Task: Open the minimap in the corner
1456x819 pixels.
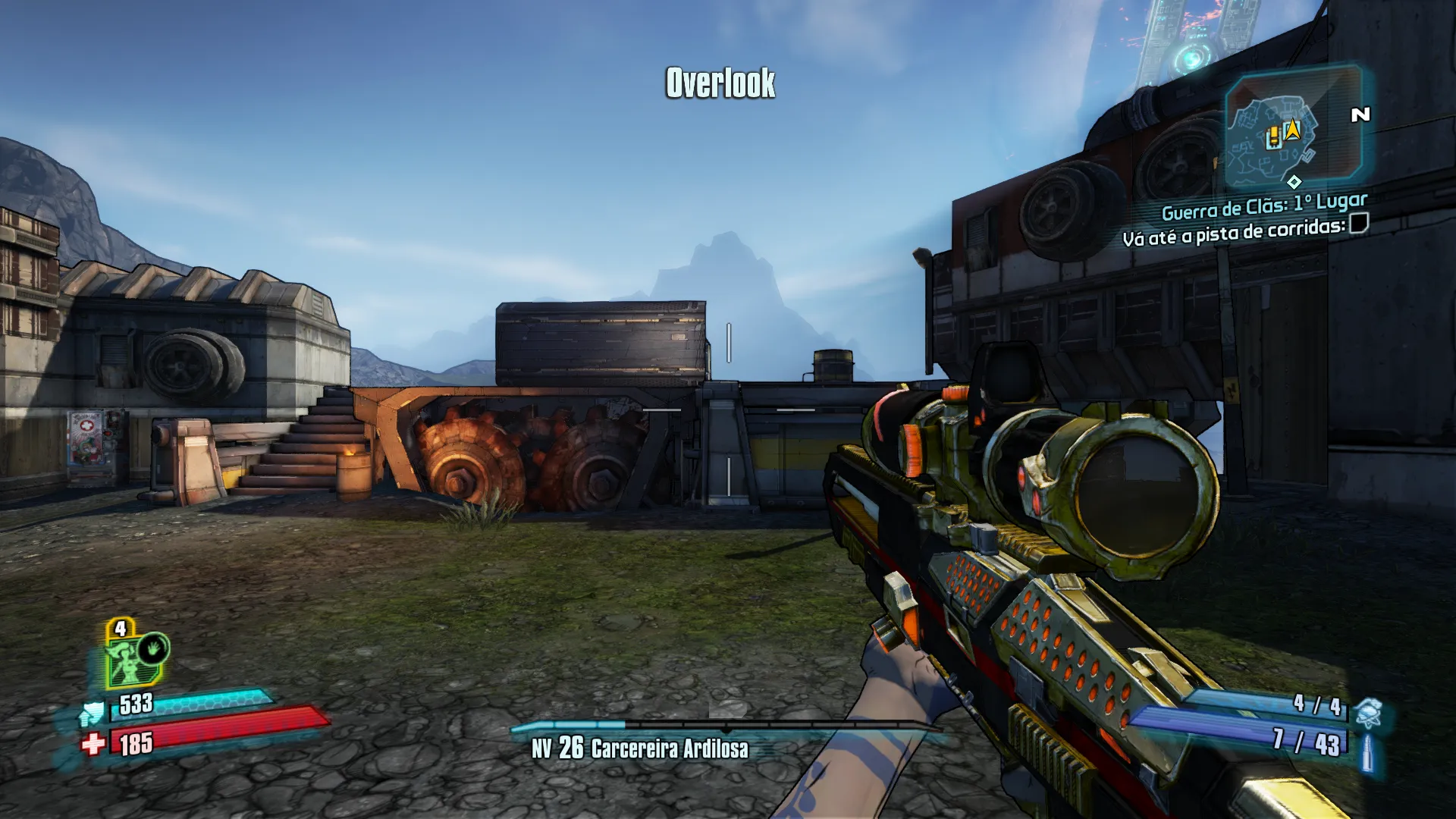Action: coord(1292,129)
